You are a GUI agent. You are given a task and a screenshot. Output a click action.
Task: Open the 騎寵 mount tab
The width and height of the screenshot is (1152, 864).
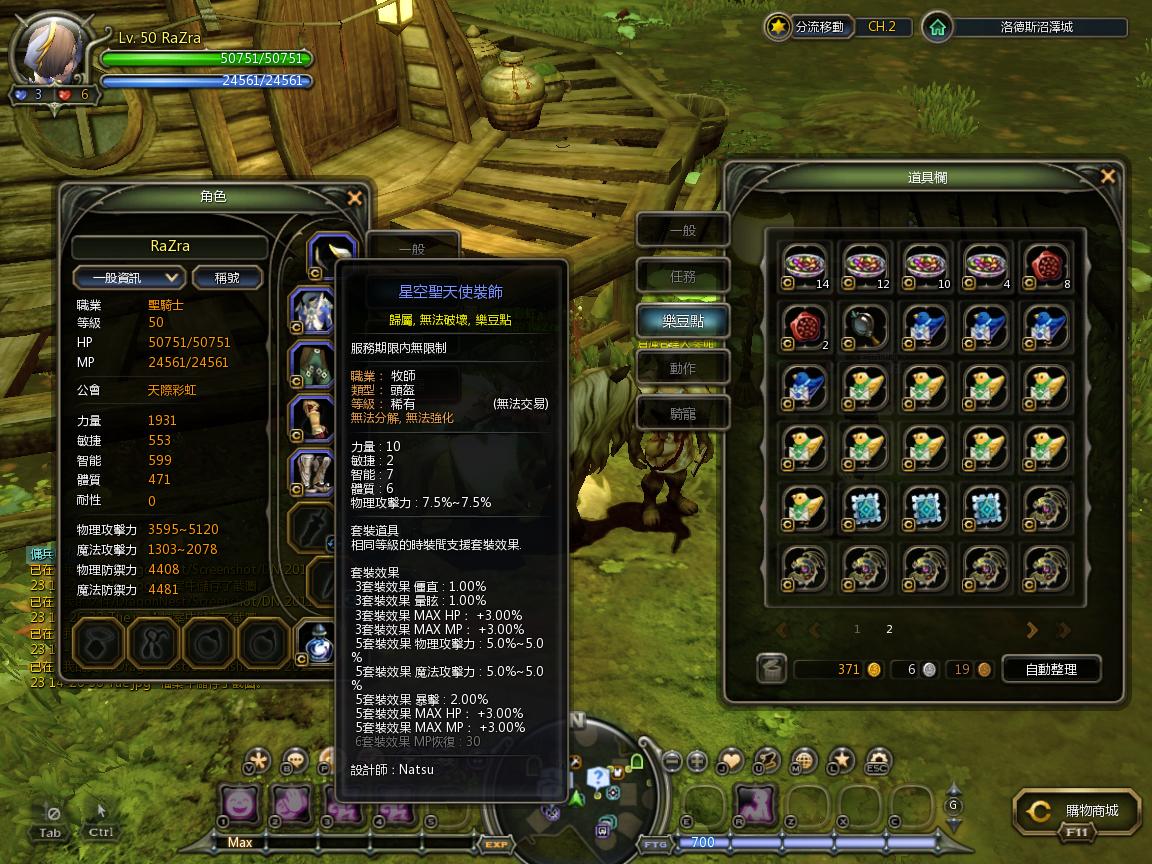(x=683, y=413)
